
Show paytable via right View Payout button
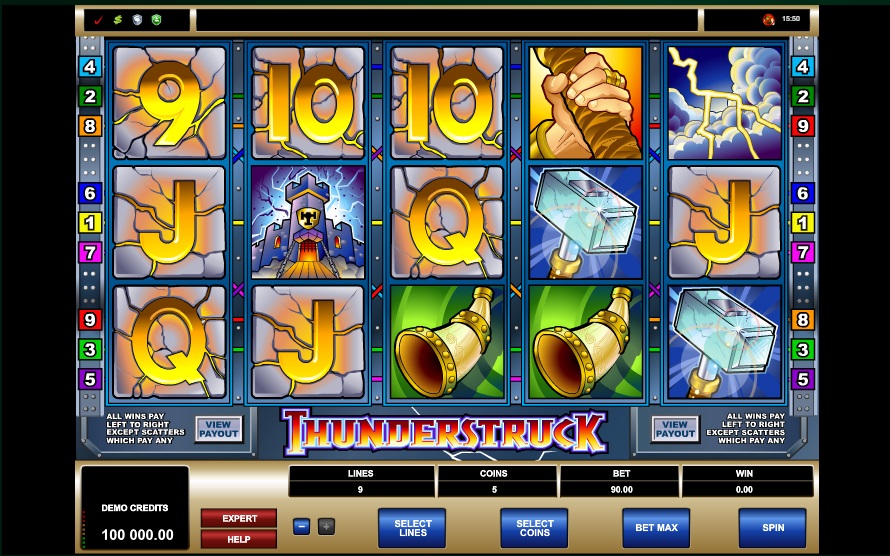675,429
